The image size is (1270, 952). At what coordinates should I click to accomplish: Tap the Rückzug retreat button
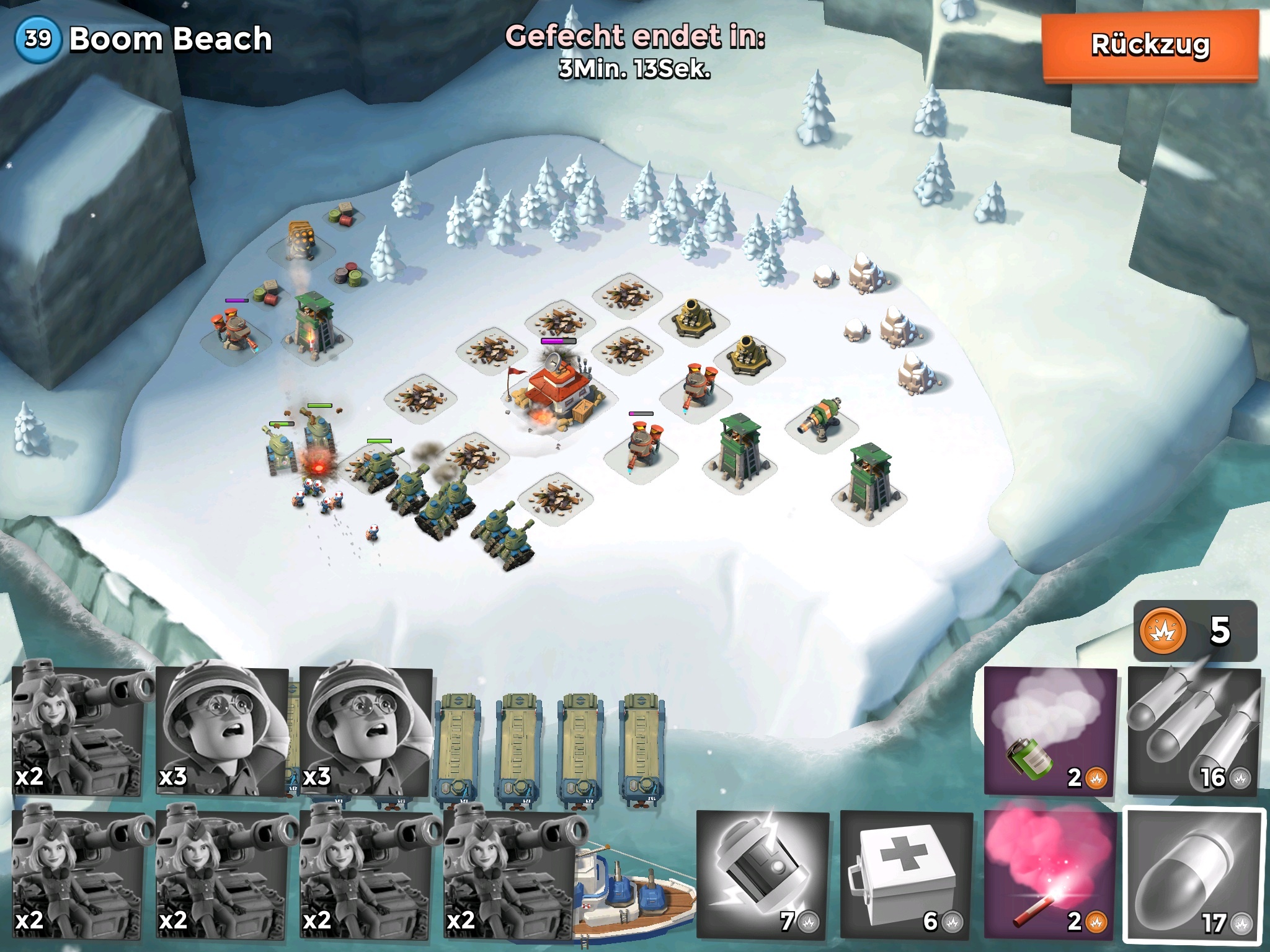pos(1149,45)
